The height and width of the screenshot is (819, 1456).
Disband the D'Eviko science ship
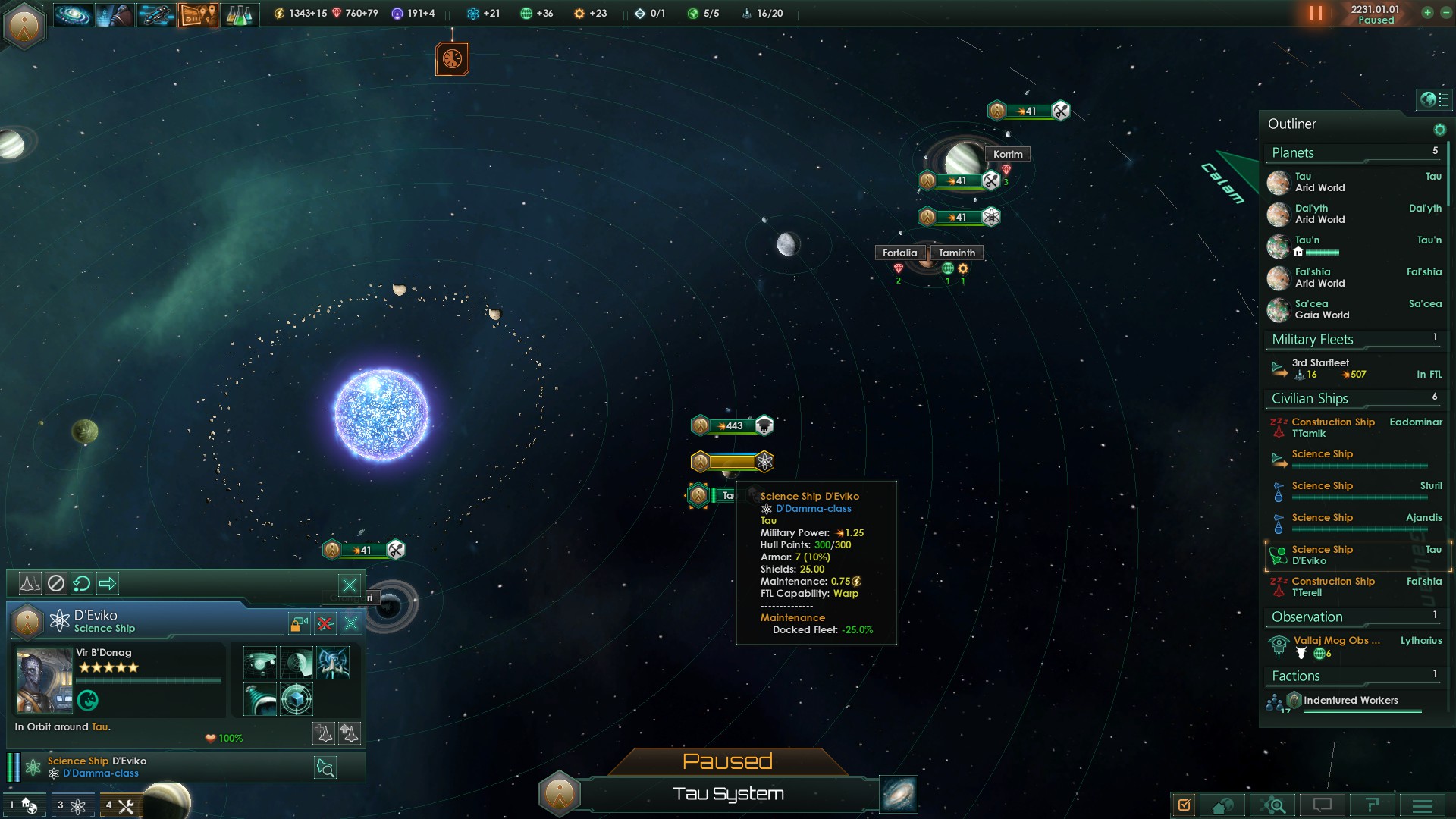325,624
